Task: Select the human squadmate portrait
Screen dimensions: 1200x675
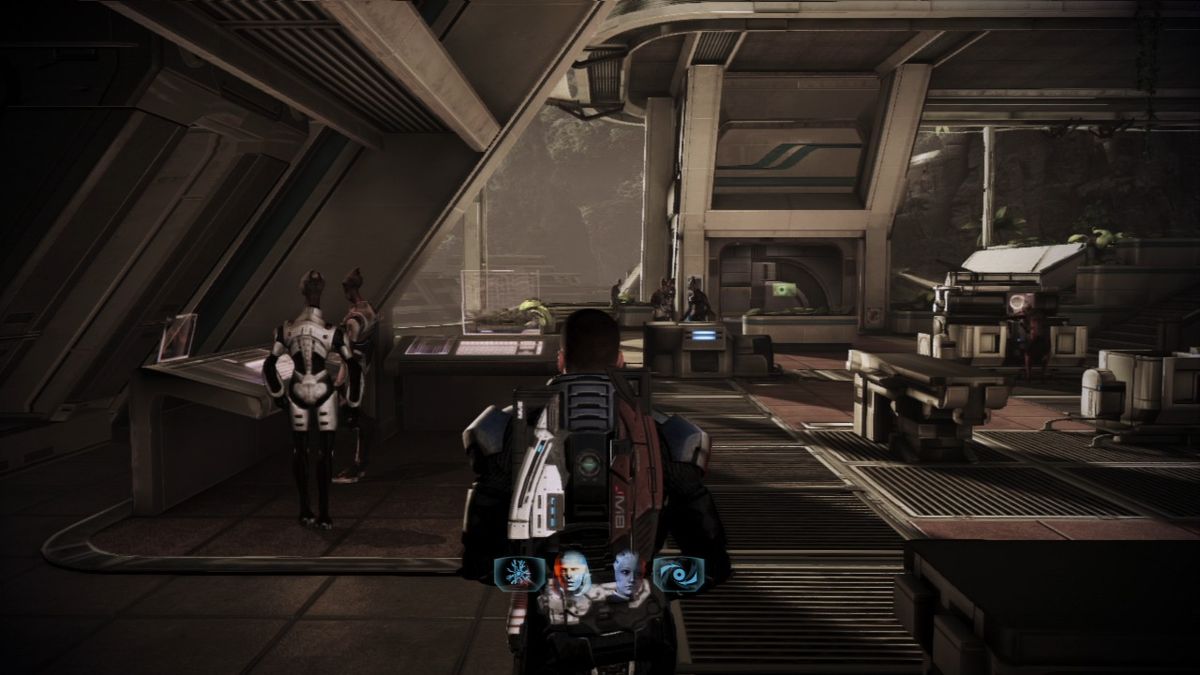Action: tap(571, 573)
